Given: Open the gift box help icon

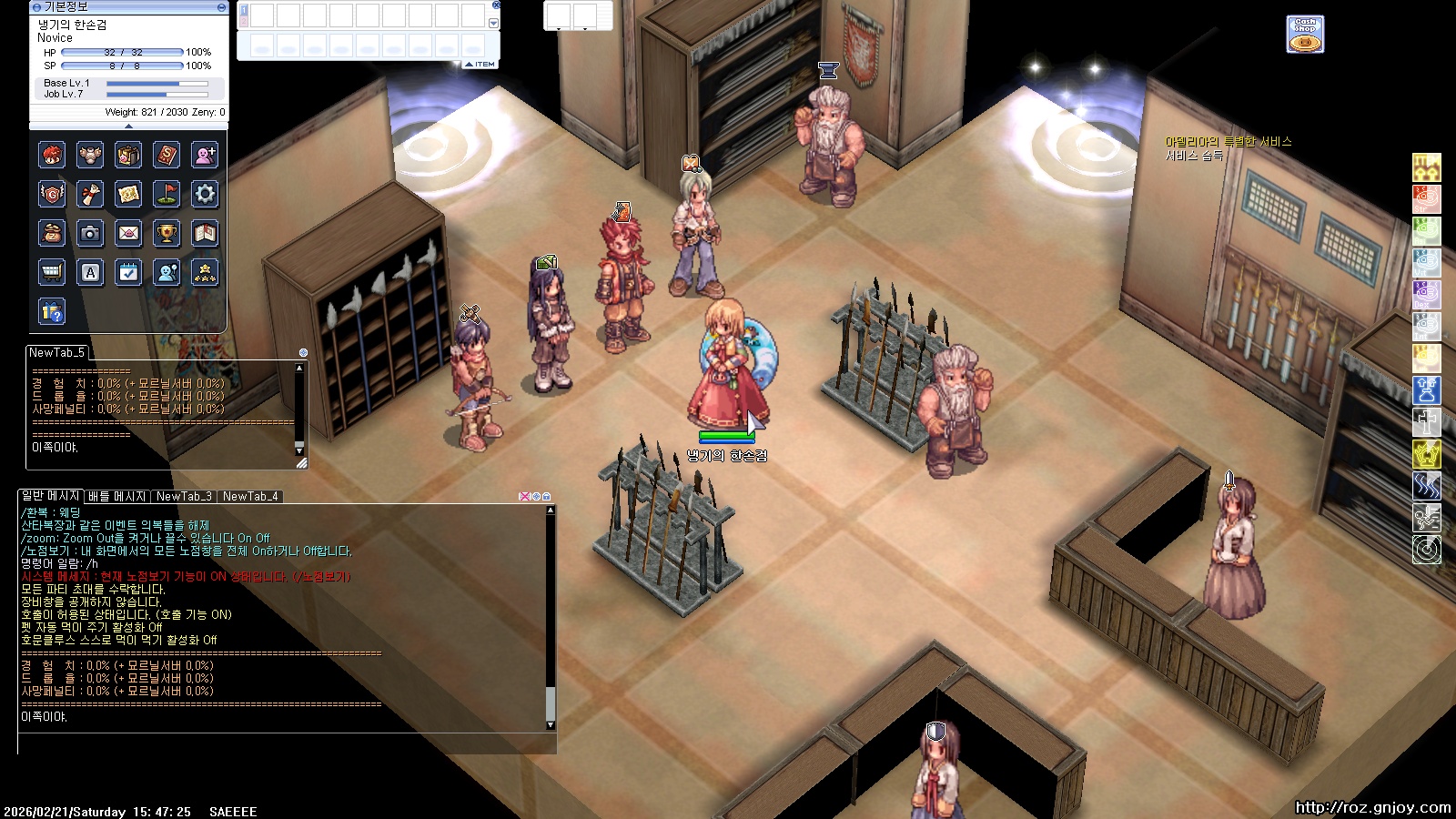Looking at the screenshot, I should pos(52,311).
